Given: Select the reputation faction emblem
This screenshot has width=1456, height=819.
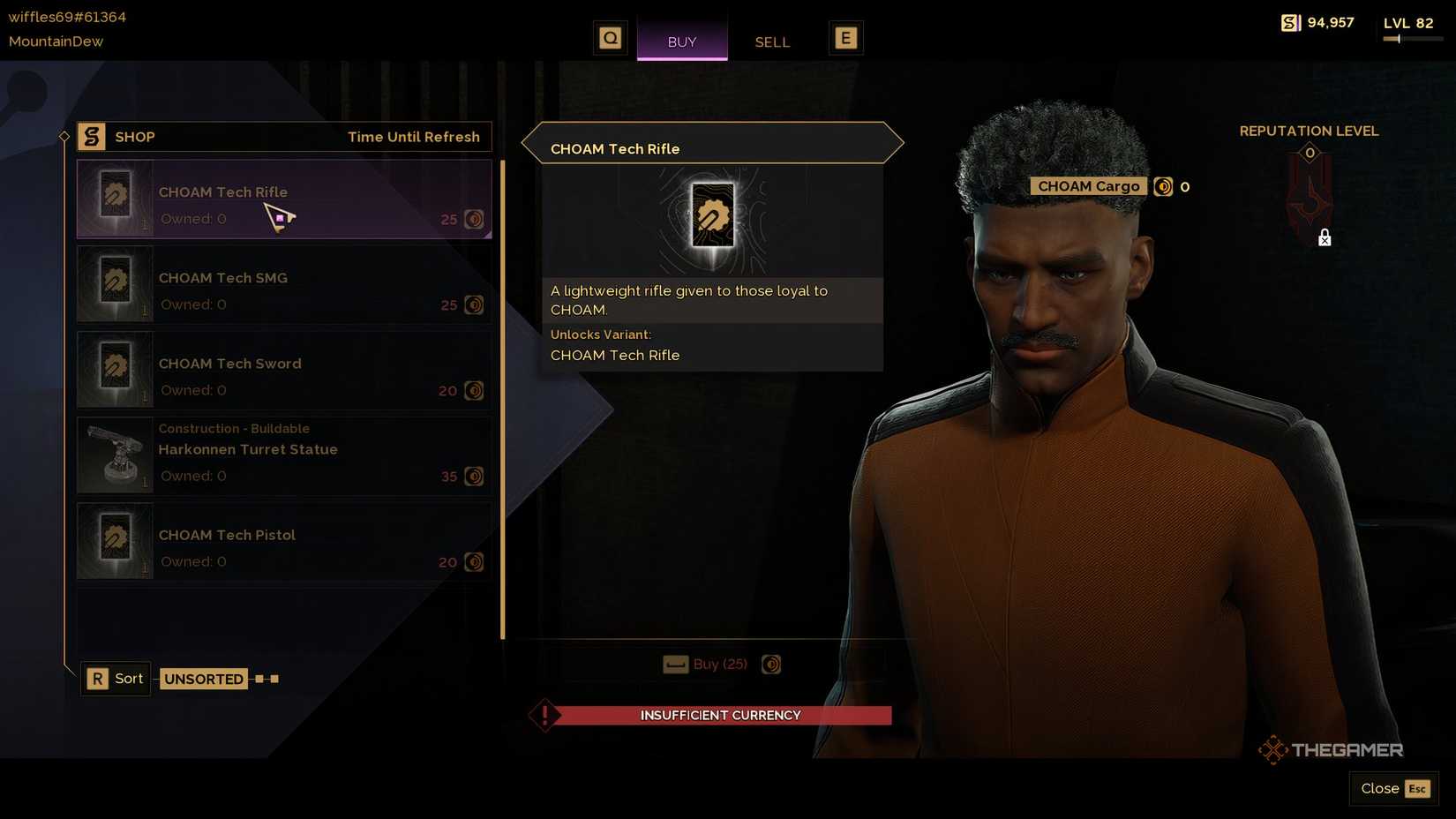Looking at the screenshot, I should (1309, 192).
